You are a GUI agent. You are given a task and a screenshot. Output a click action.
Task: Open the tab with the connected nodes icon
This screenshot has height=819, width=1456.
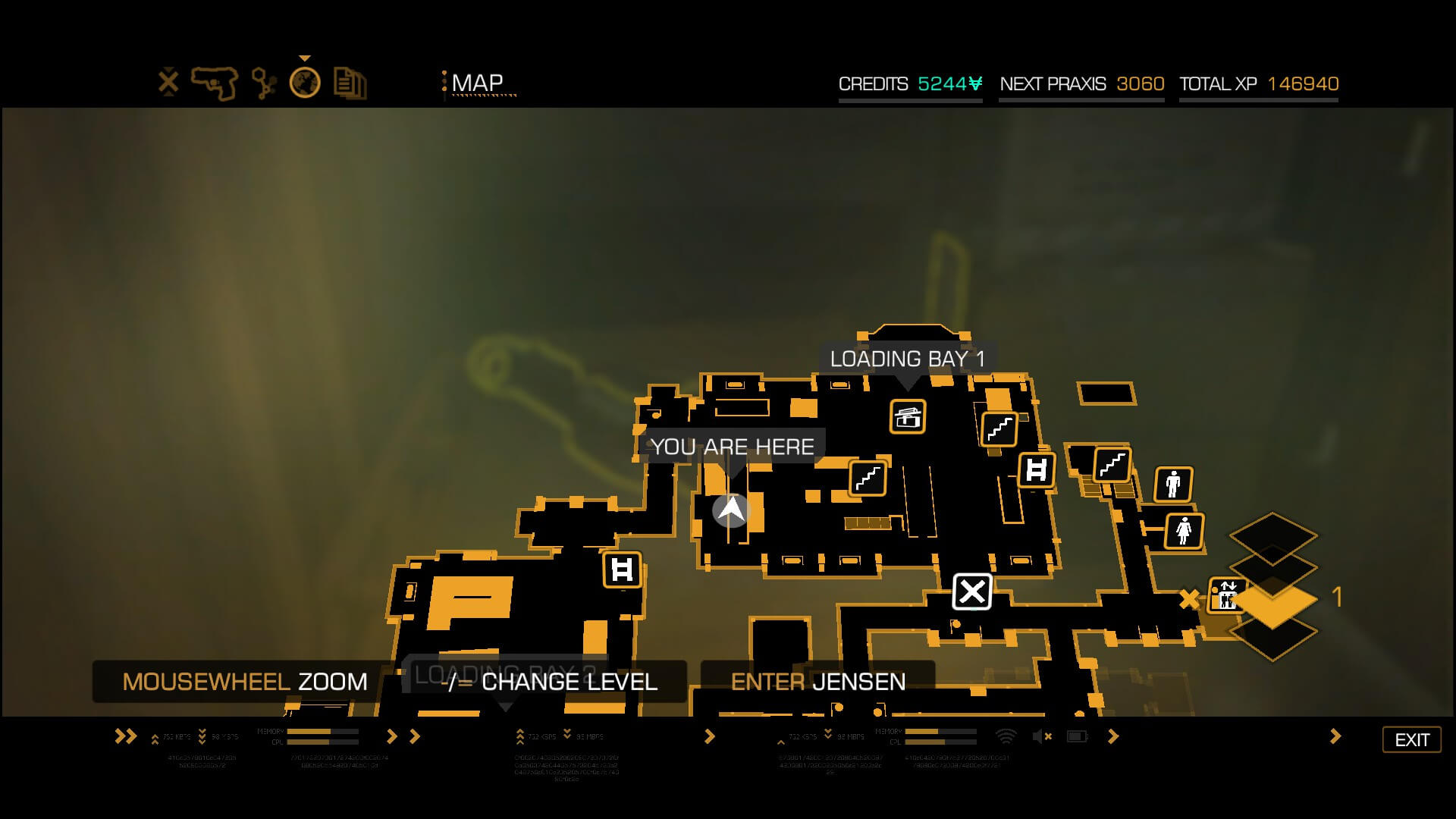point(263,83)
